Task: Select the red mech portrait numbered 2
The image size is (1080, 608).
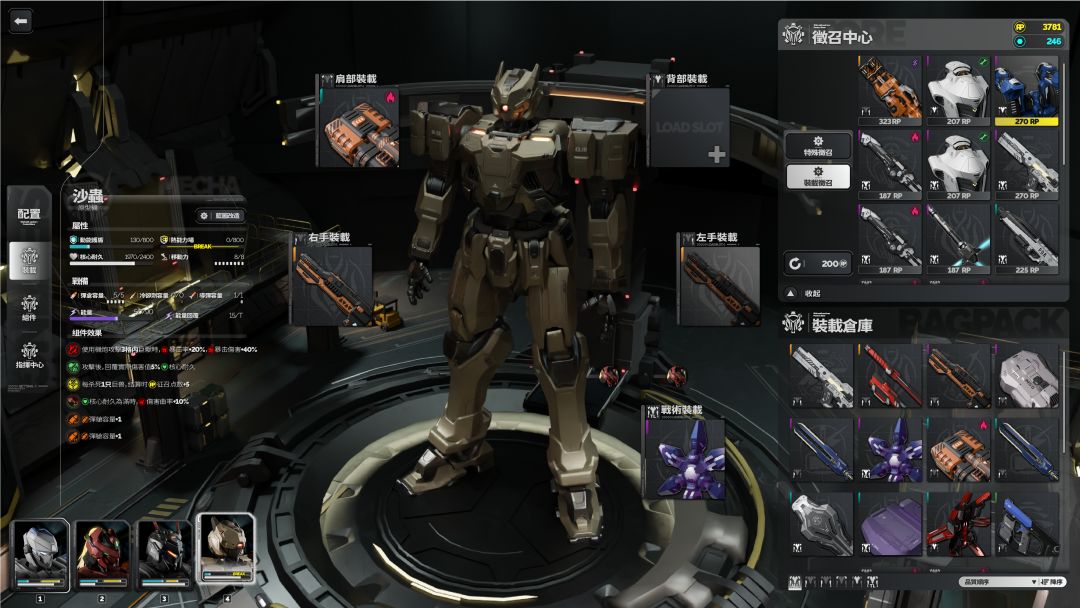Action: pos(102,556)
